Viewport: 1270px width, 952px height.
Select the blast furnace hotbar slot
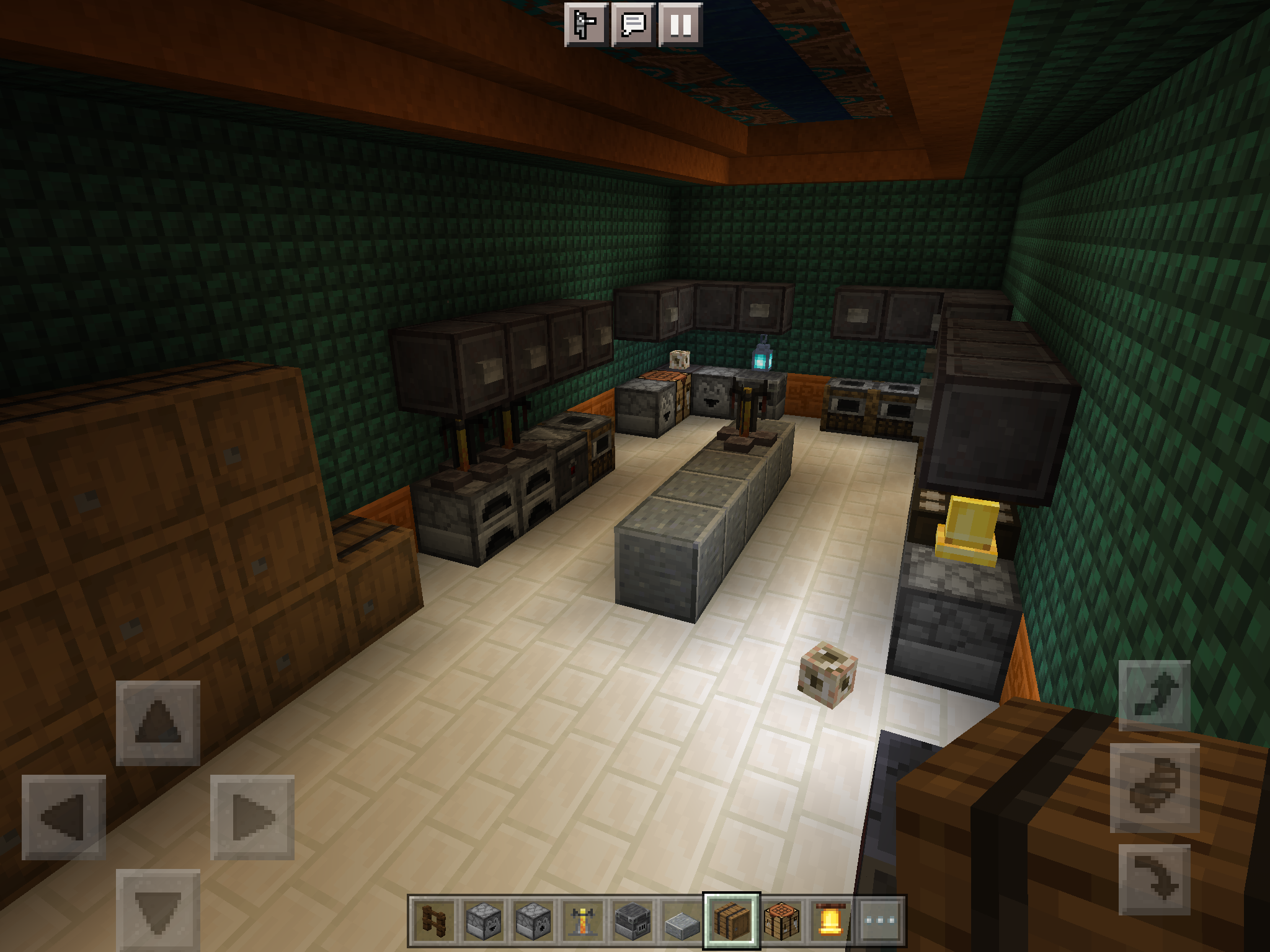pyautogui.click(x=633, y=920)
